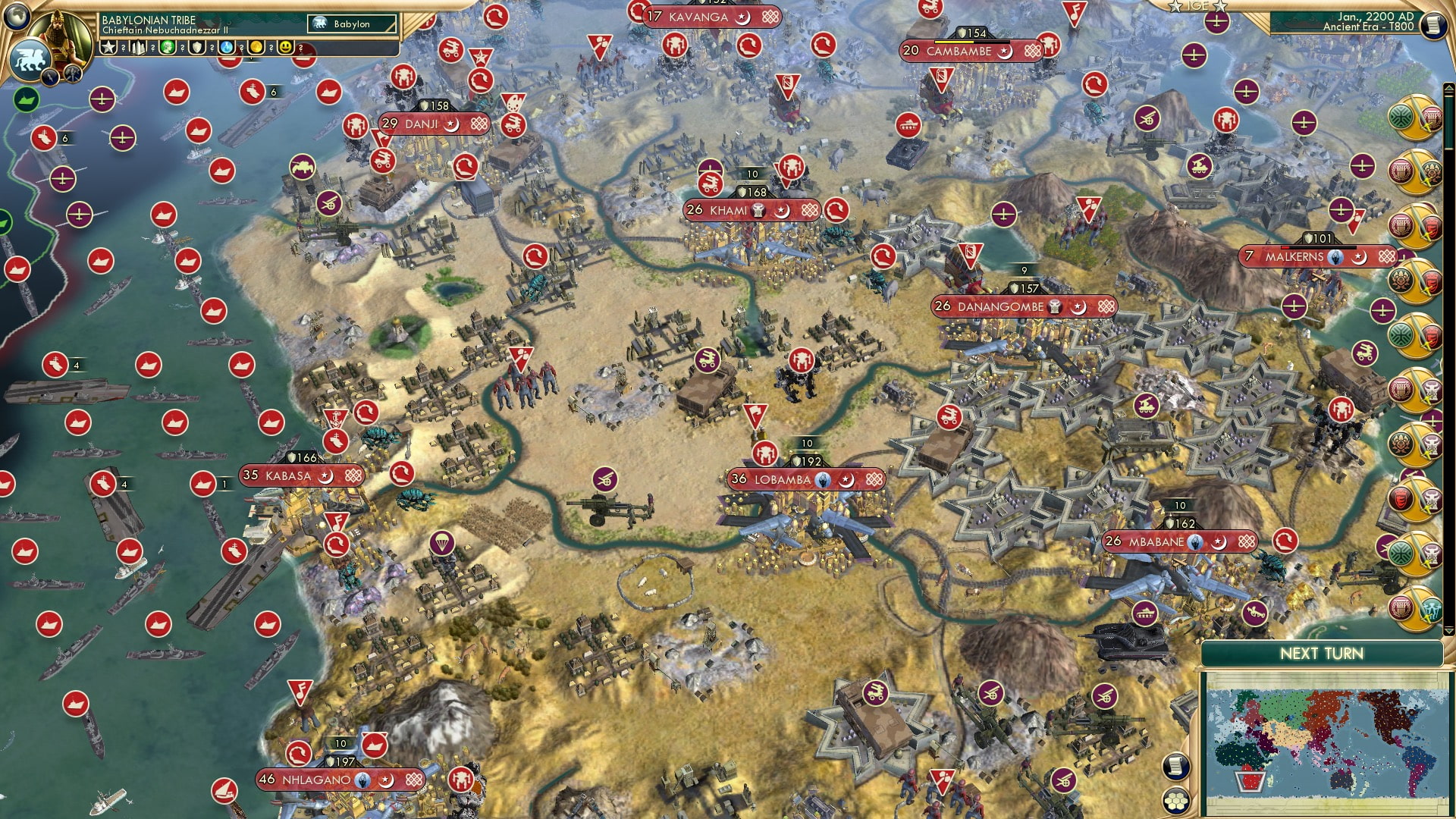Open the notification log scroll beside the minimap
1456x819 pixels.
1175,767
